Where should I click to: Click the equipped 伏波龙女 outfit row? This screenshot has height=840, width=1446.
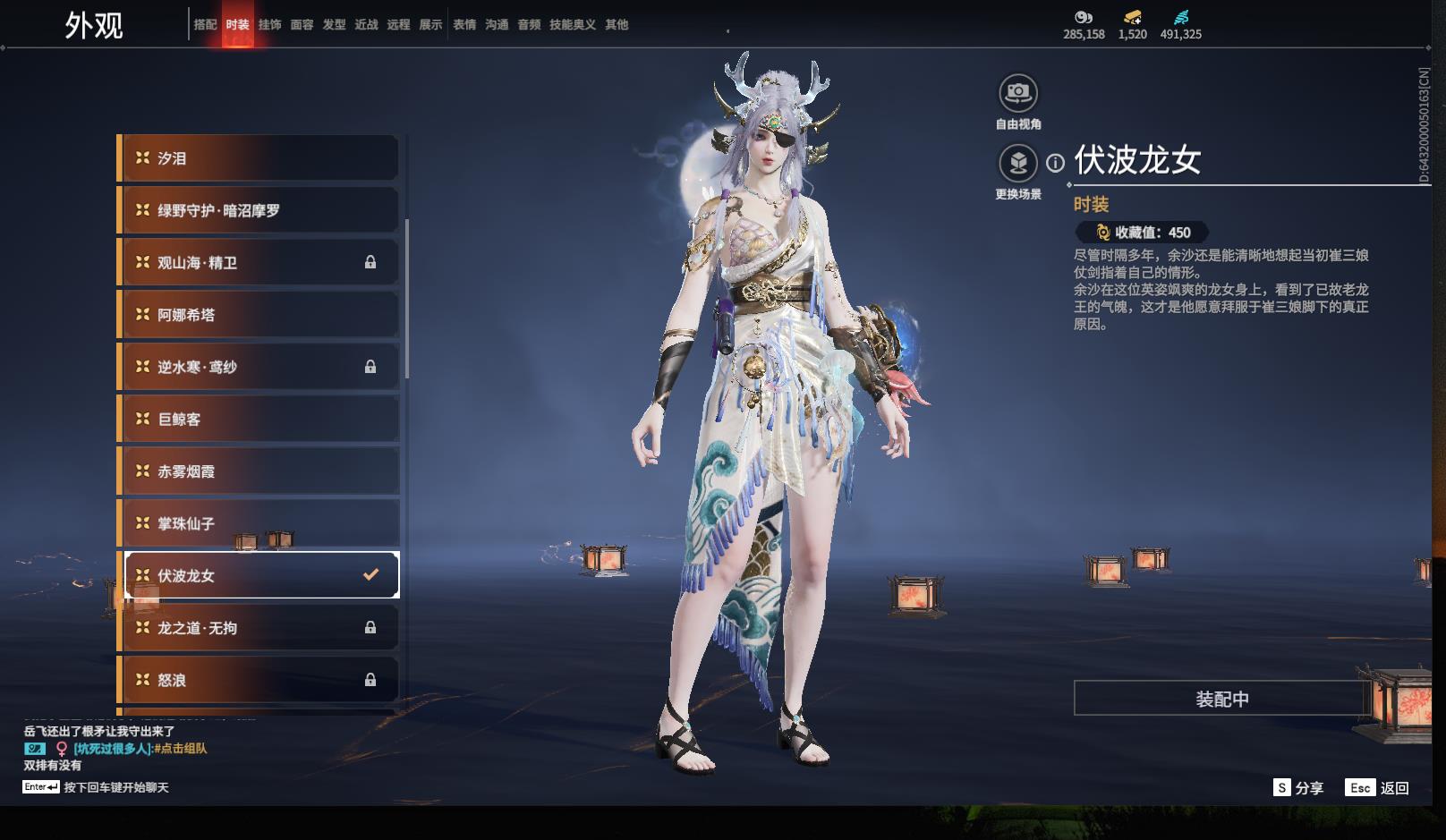point(259,575)
